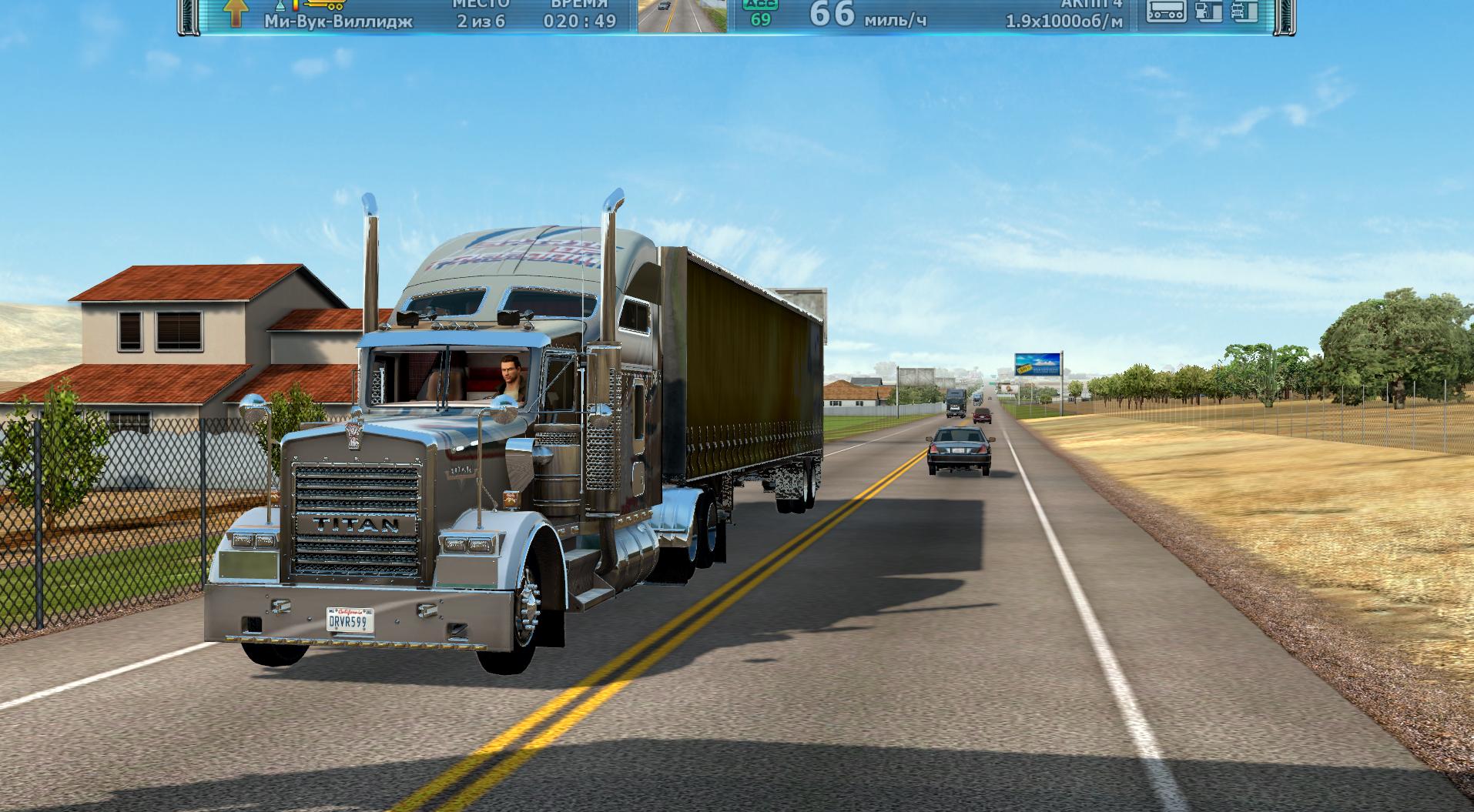Viewport: 1474px width, 812px height.
Task: Click the ACC cruise control badge
Action: point(760,12)
